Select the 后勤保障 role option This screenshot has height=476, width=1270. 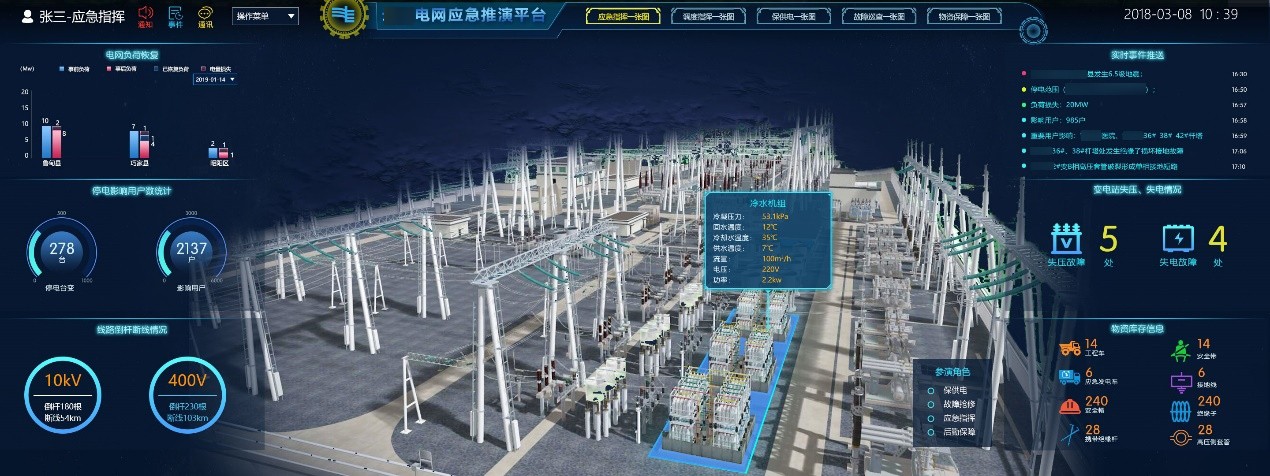(x=960, y=432)
